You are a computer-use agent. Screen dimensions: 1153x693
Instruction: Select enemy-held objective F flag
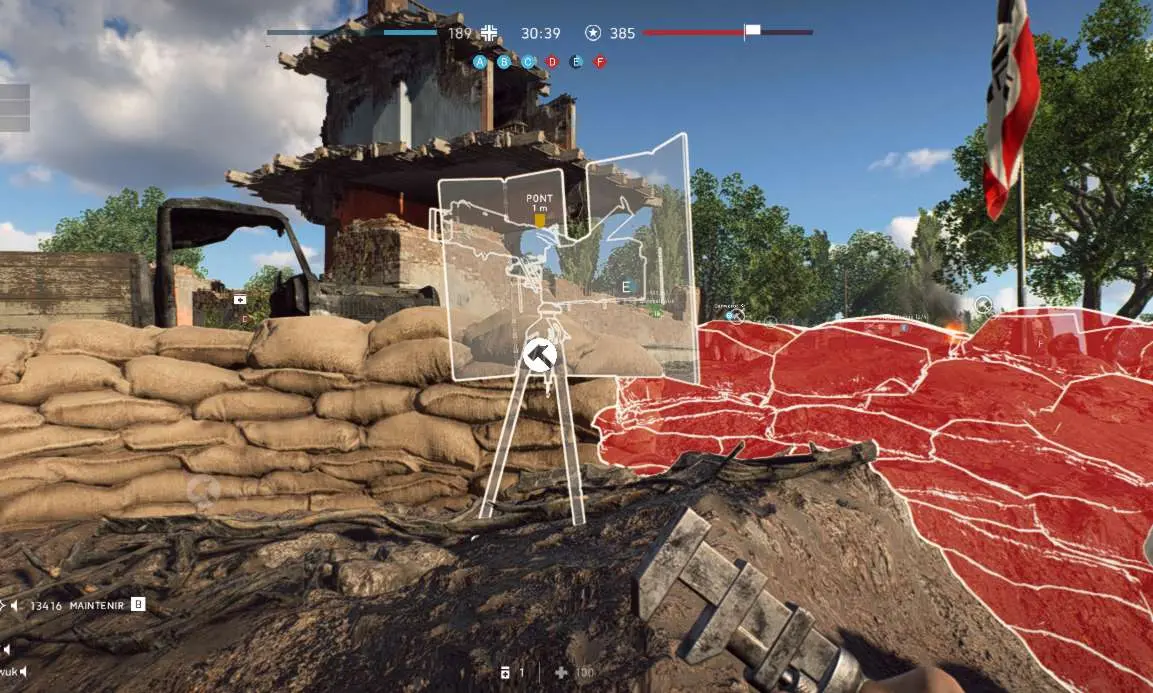tap(600, 62)
